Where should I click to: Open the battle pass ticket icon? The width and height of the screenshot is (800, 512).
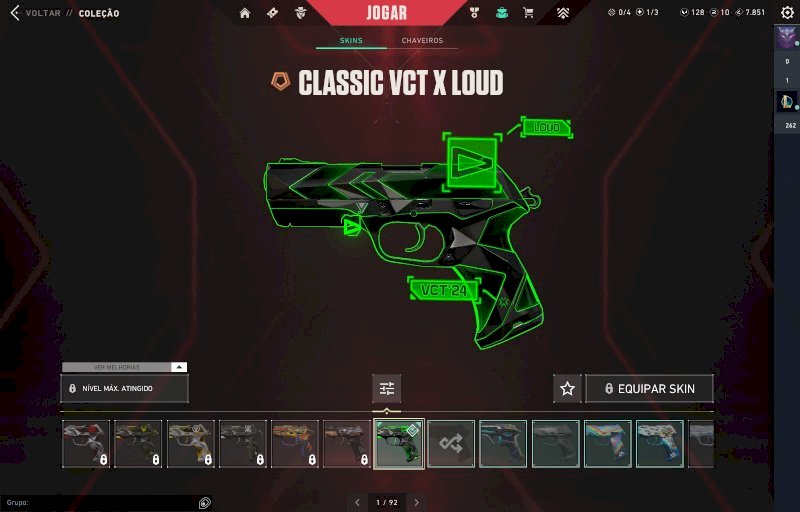[x=272, y=13]
